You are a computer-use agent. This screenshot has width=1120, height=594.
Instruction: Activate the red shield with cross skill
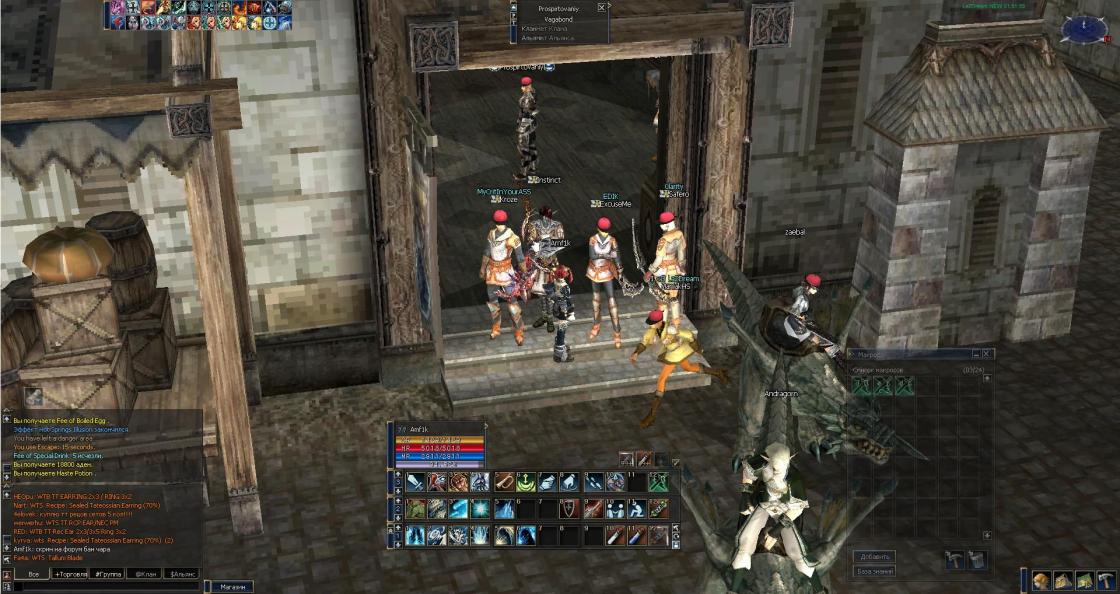pyautogui.click(x=567, y=509)
